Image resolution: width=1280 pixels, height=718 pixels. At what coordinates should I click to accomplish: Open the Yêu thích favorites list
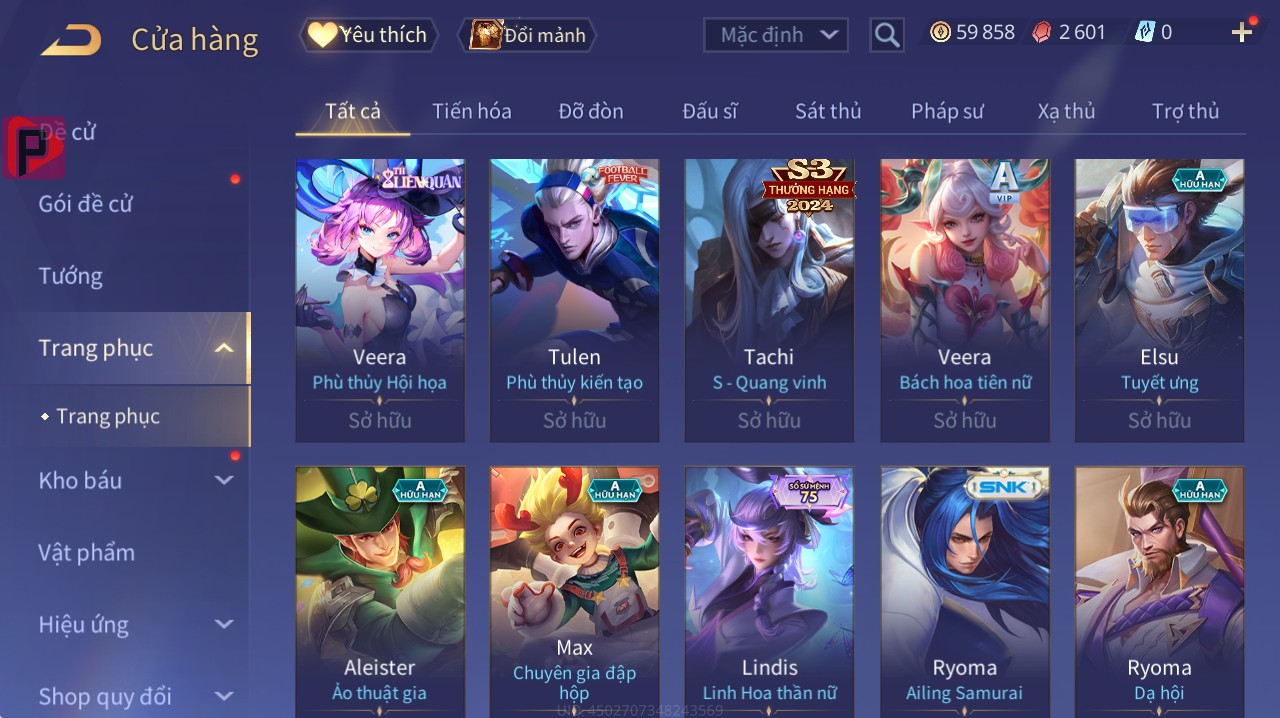click(x=369, y=35)
